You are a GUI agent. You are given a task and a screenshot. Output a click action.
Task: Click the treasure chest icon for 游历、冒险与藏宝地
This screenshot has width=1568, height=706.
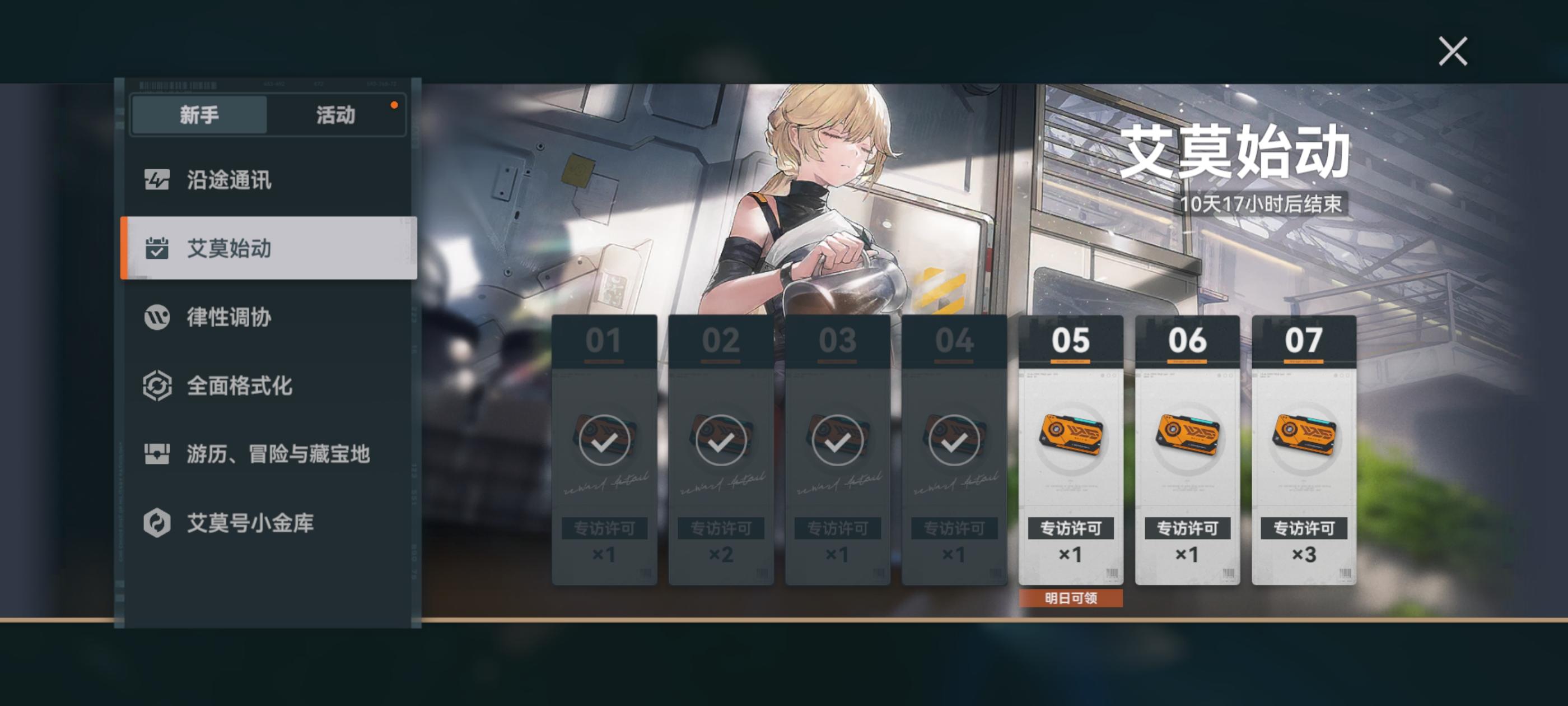[157, 453]
